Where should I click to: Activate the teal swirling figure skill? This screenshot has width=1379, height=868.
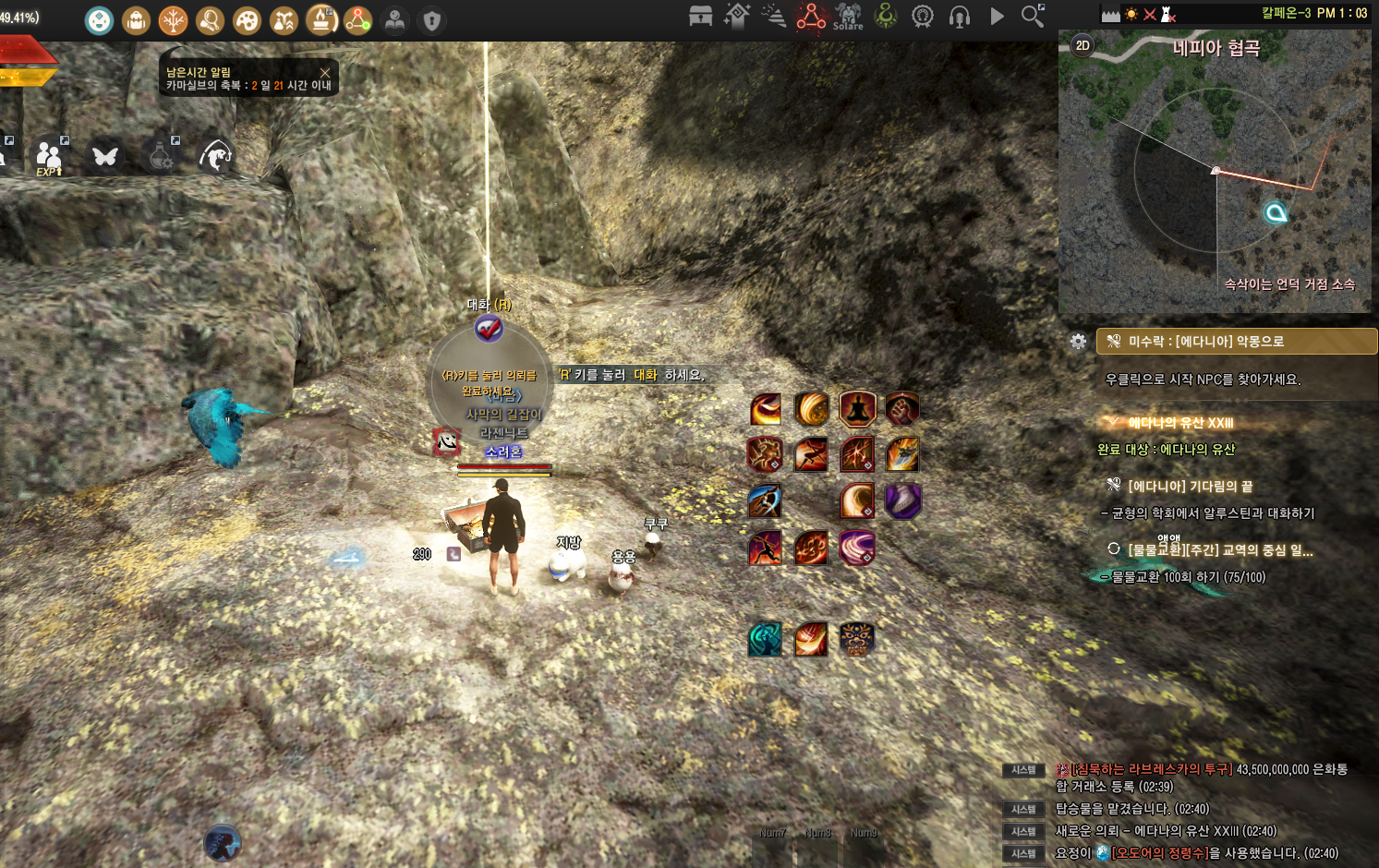pyautogui.click(x=765, y=639)
